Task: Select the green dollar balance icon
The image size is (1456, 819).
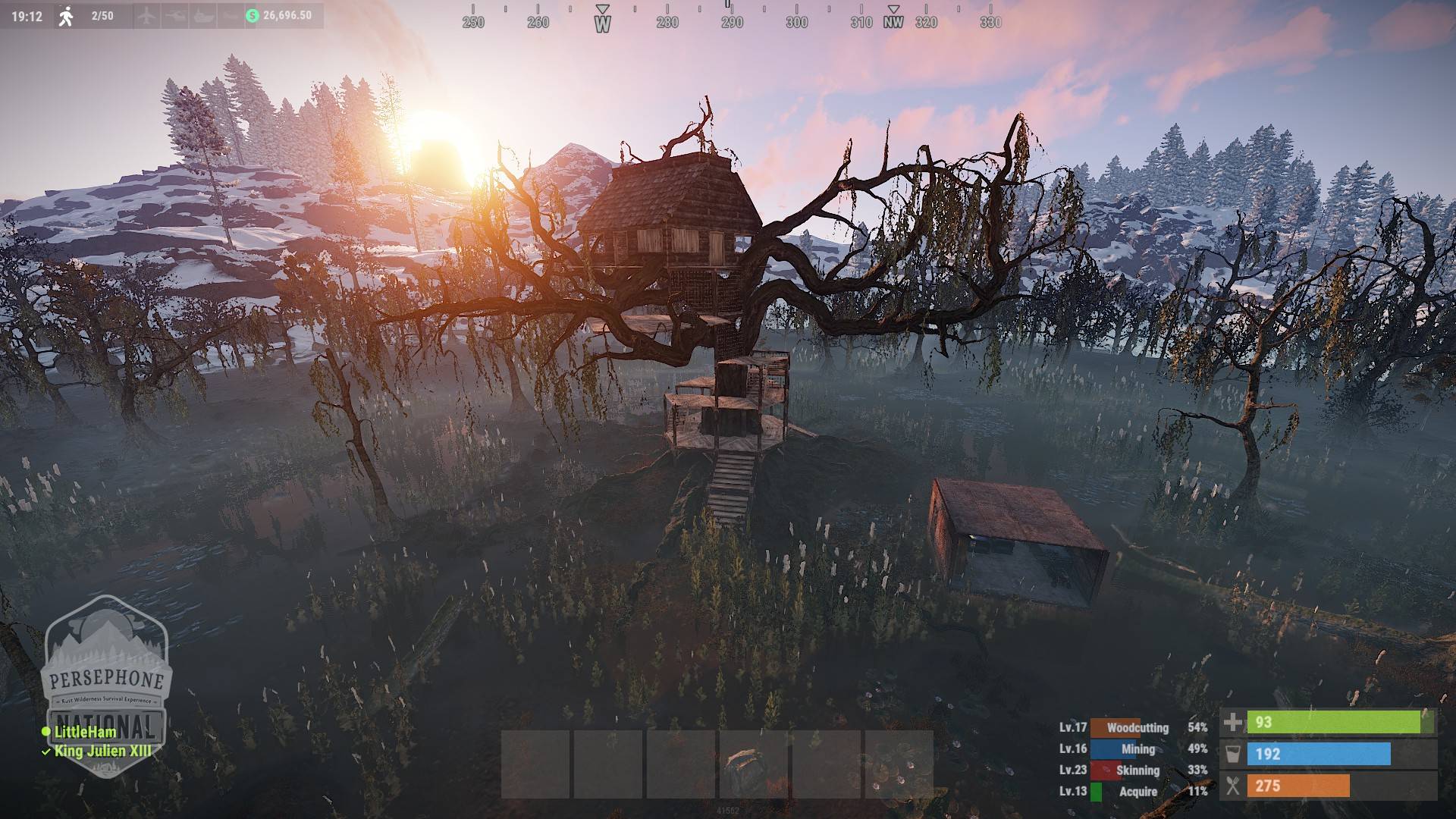Action: click(253, 16)
